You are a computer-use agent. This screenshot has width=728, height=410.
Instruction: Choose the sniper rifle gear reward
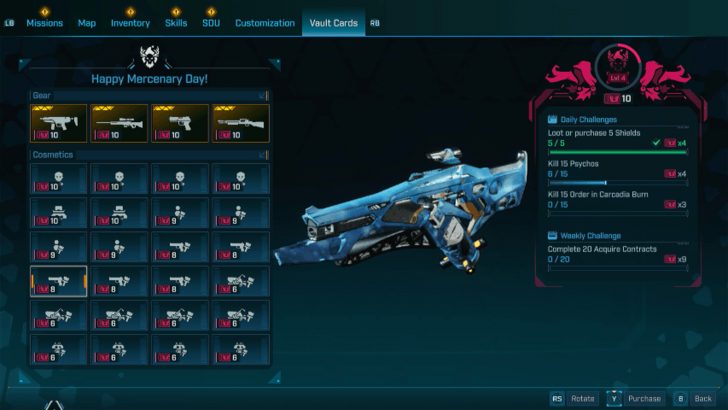point(119,123)
